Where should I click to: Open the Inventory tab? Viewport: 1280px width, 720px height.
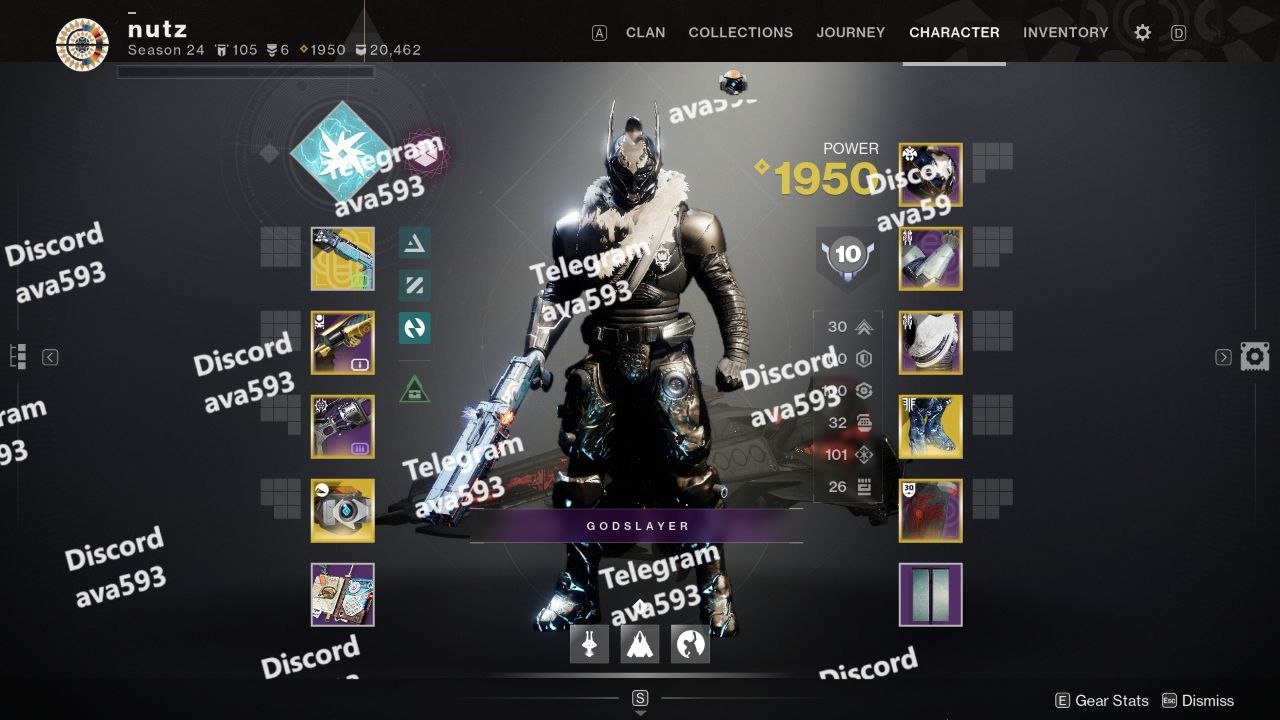tap(1065, 32)
